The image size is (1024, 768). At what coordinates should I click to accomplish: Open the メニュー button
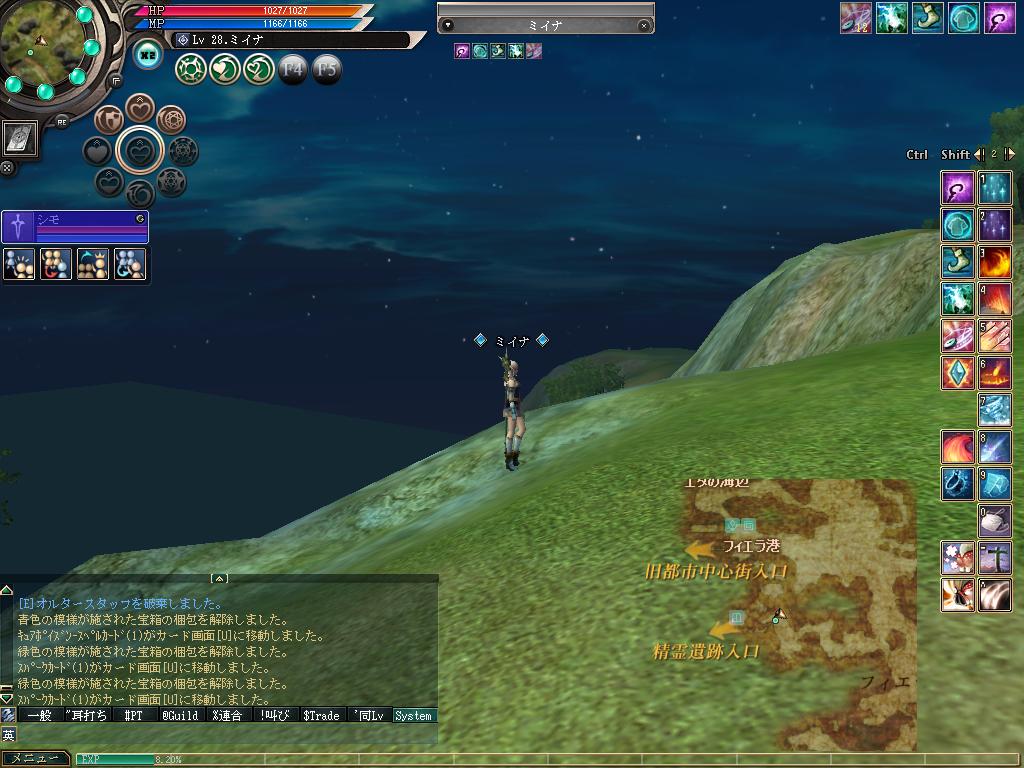(x=36, y=759)
